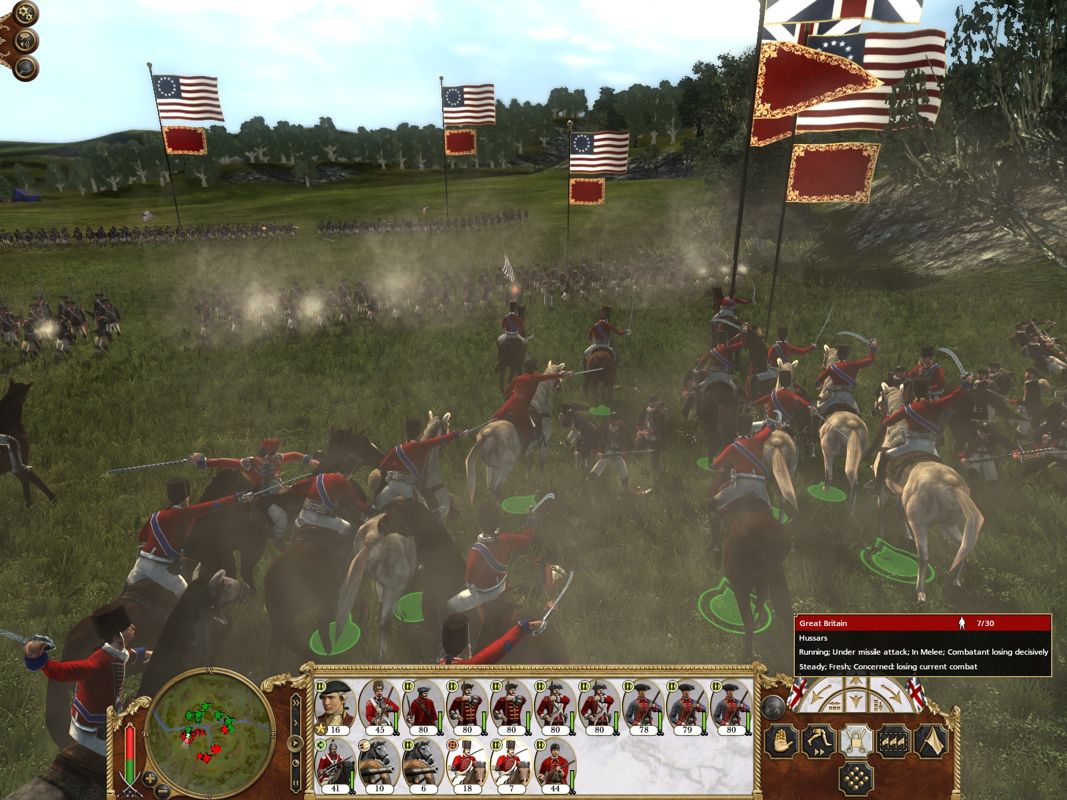
Task: Select the infantry unit card showing 45 men
Action: tap(380, 706)
